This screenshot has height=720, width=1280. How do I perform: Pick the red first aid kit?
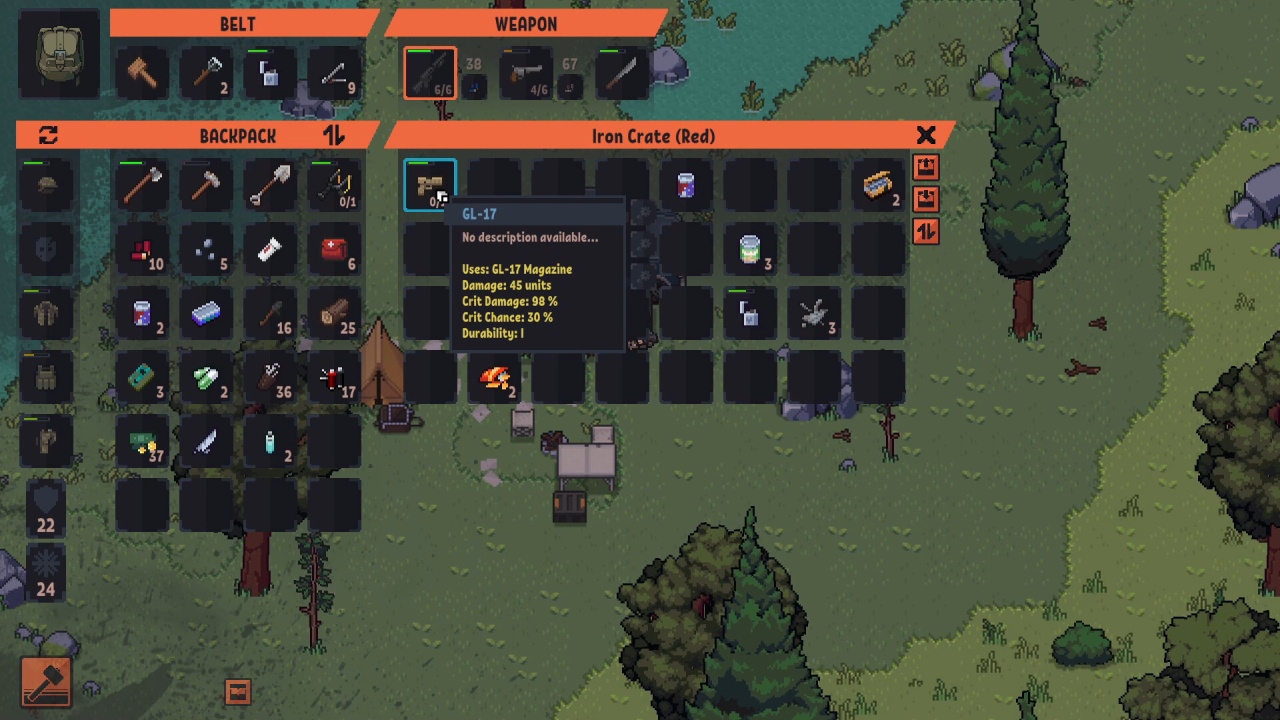(334, 249)
